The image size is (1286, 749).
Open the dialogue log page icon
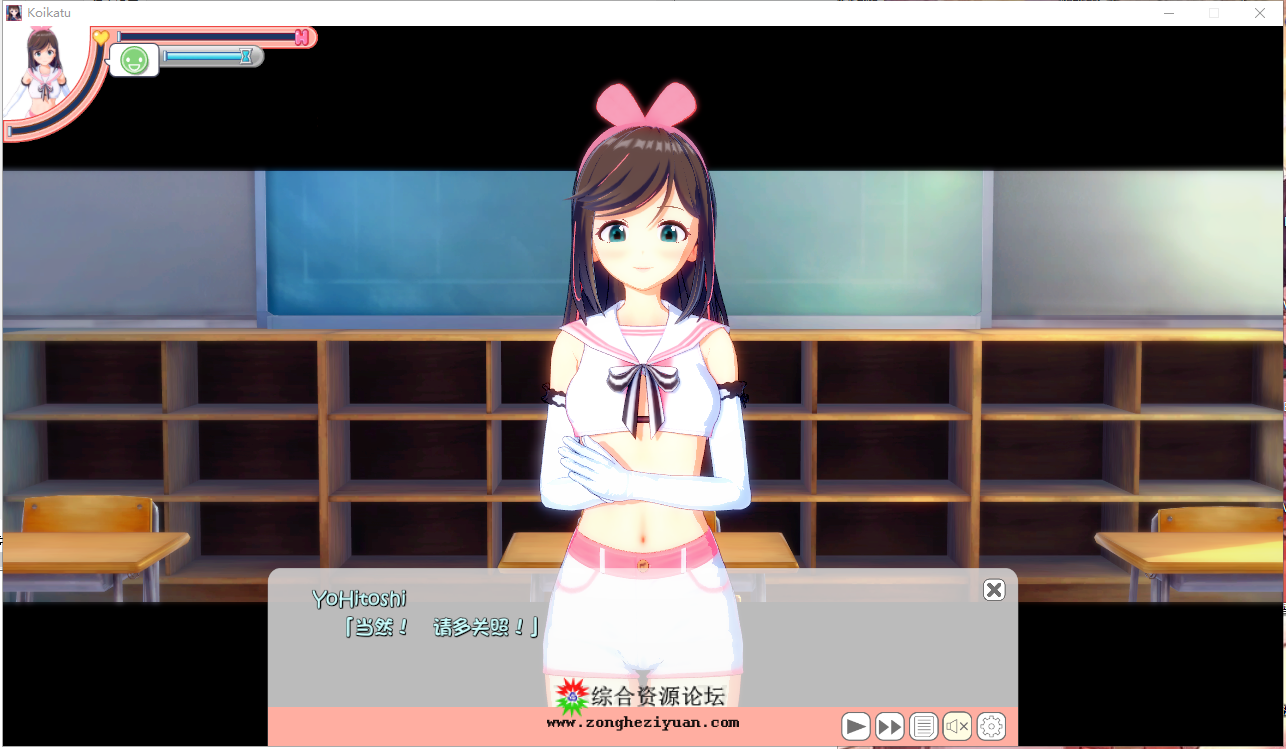pyautogui.click(x=923, y=726)
